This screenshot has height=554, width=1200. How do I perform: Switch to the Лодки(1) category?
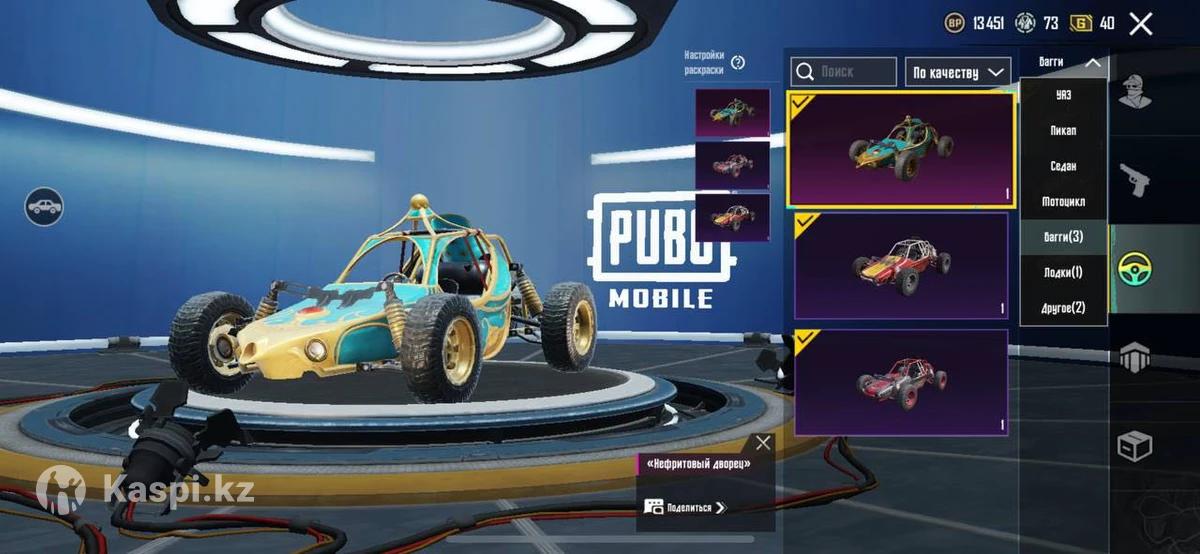1063,272
